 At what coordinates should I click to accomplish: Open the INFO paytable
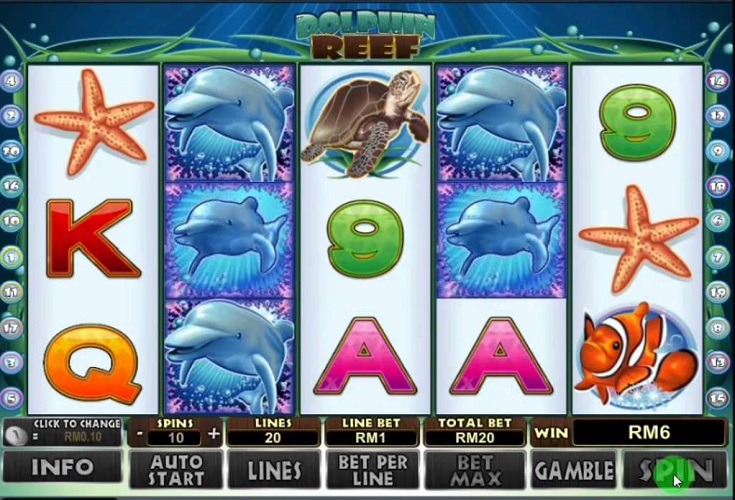coord(62,468)
